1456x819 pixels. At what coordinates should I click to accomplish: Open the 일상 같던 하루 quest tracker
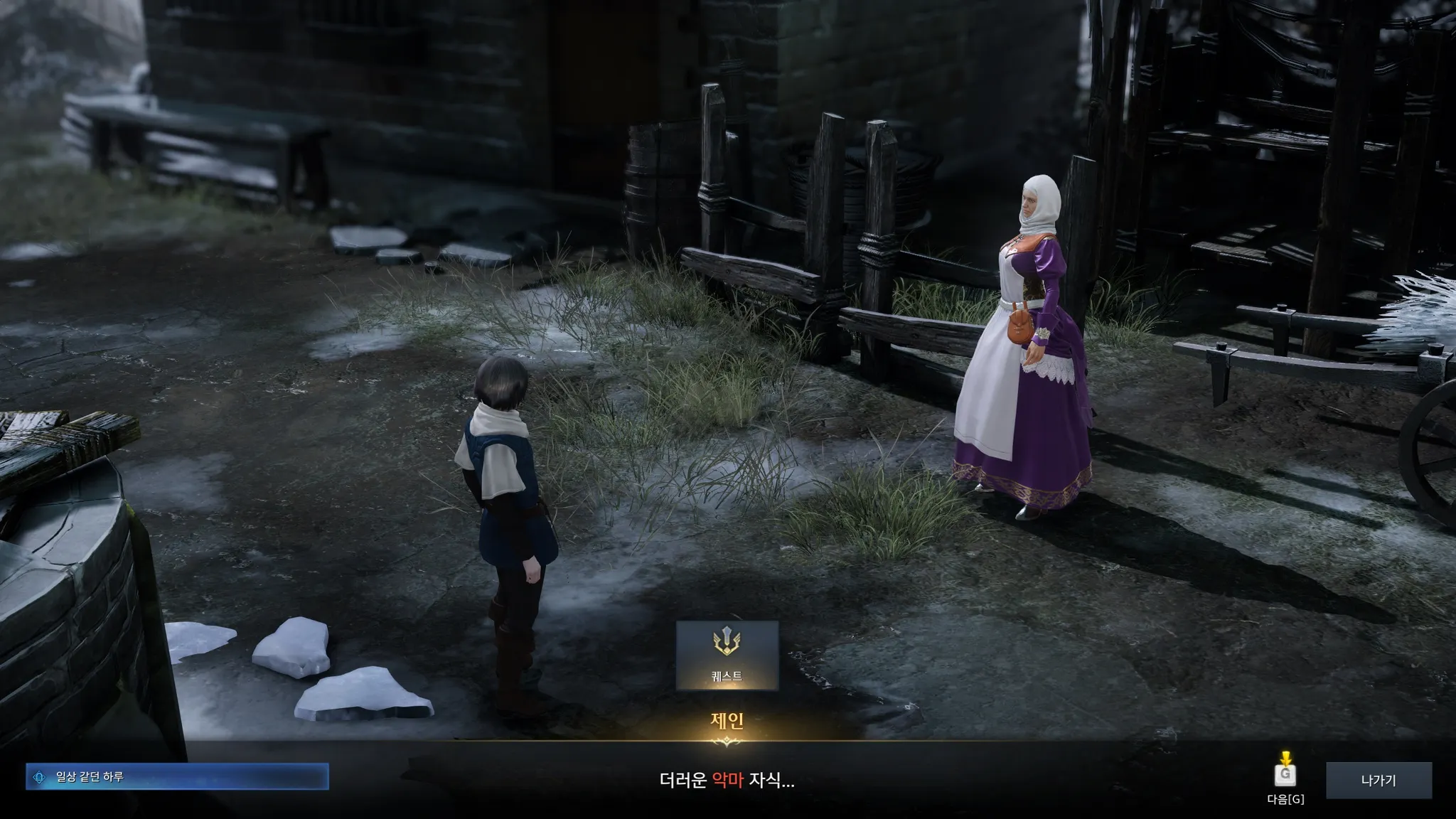177,777
